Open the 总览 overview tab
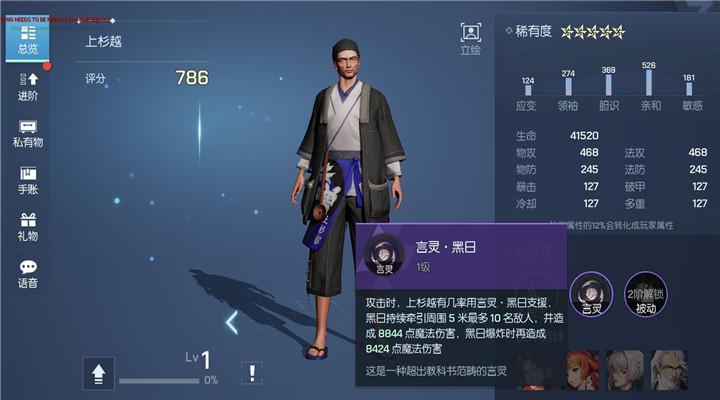Image resolution: width=720 pixels, height=400 pixels. tap(28, 38)
